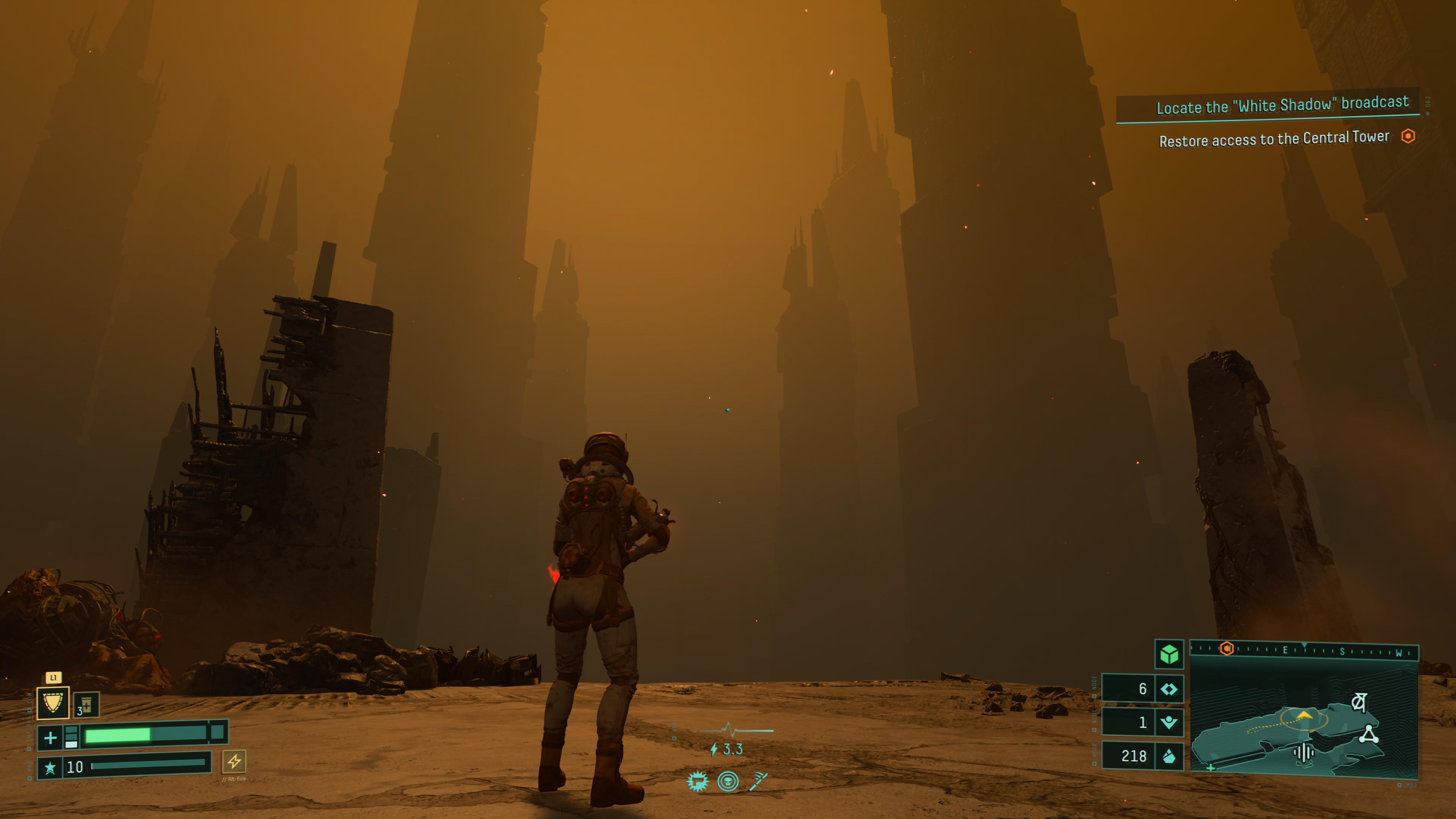Select the glyph symbol marker on minimap

tap(1358, 702)
